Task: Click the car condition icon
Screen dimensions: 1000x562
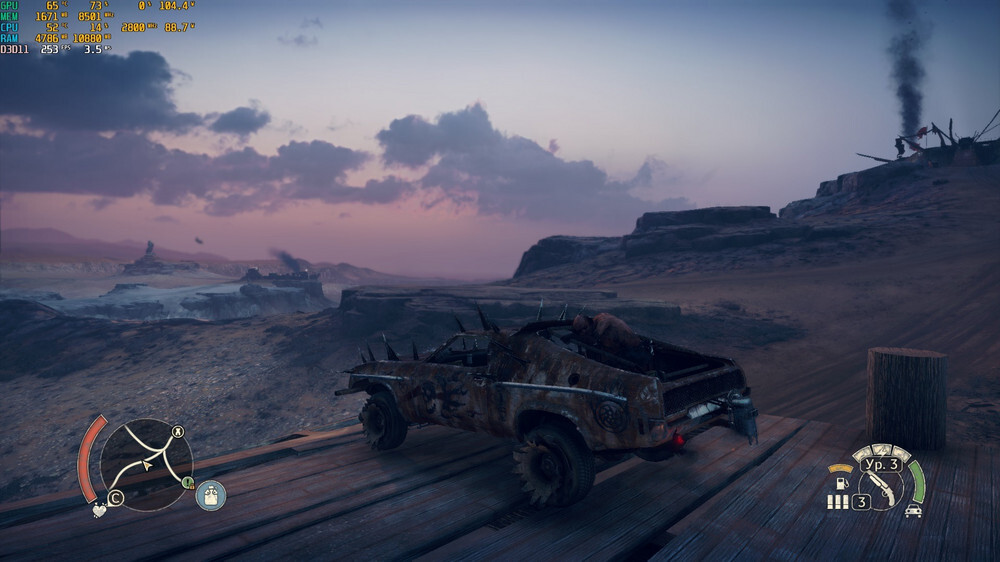Action: click(913, 511)
